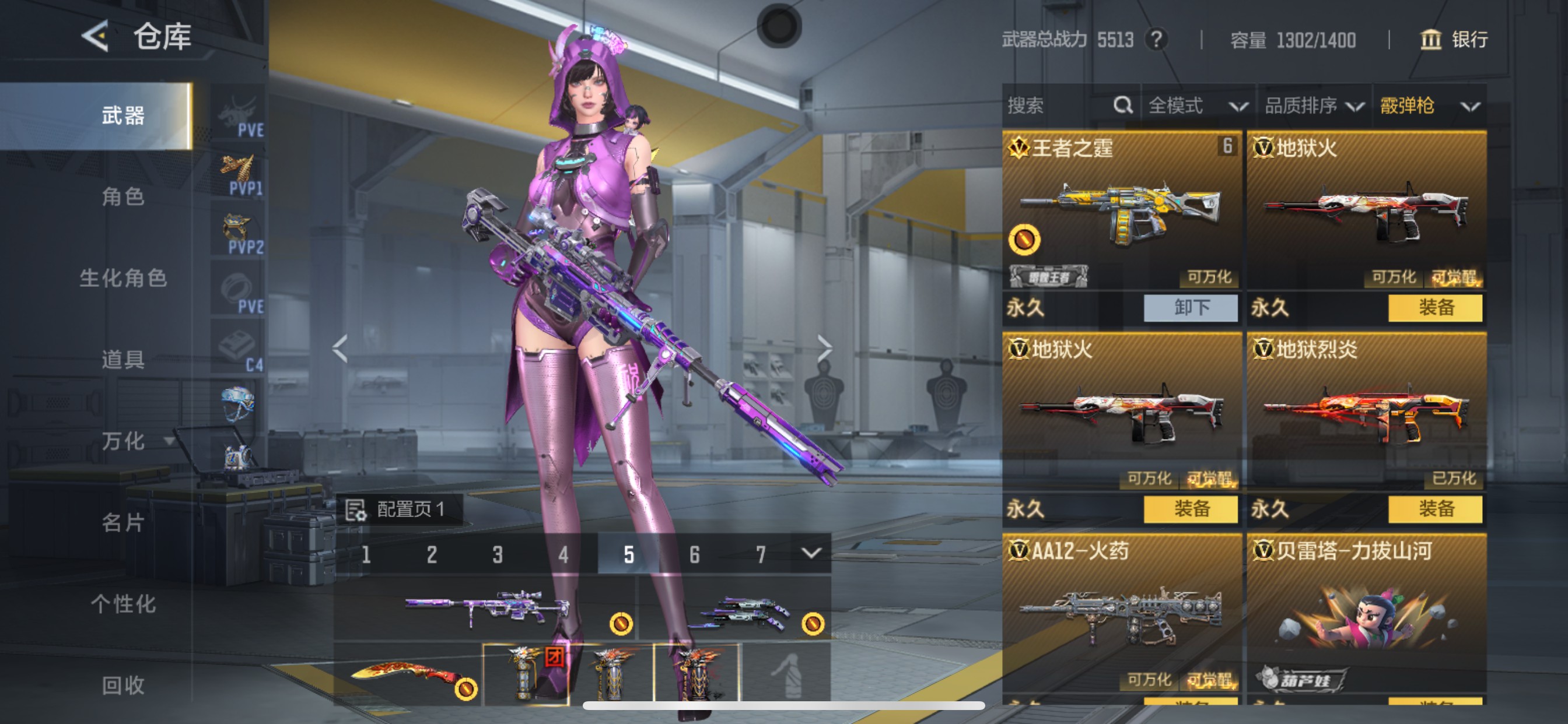Expand the loadout number list arrow
Viewport: 1568px width, 724px height.
pos(811,553)
